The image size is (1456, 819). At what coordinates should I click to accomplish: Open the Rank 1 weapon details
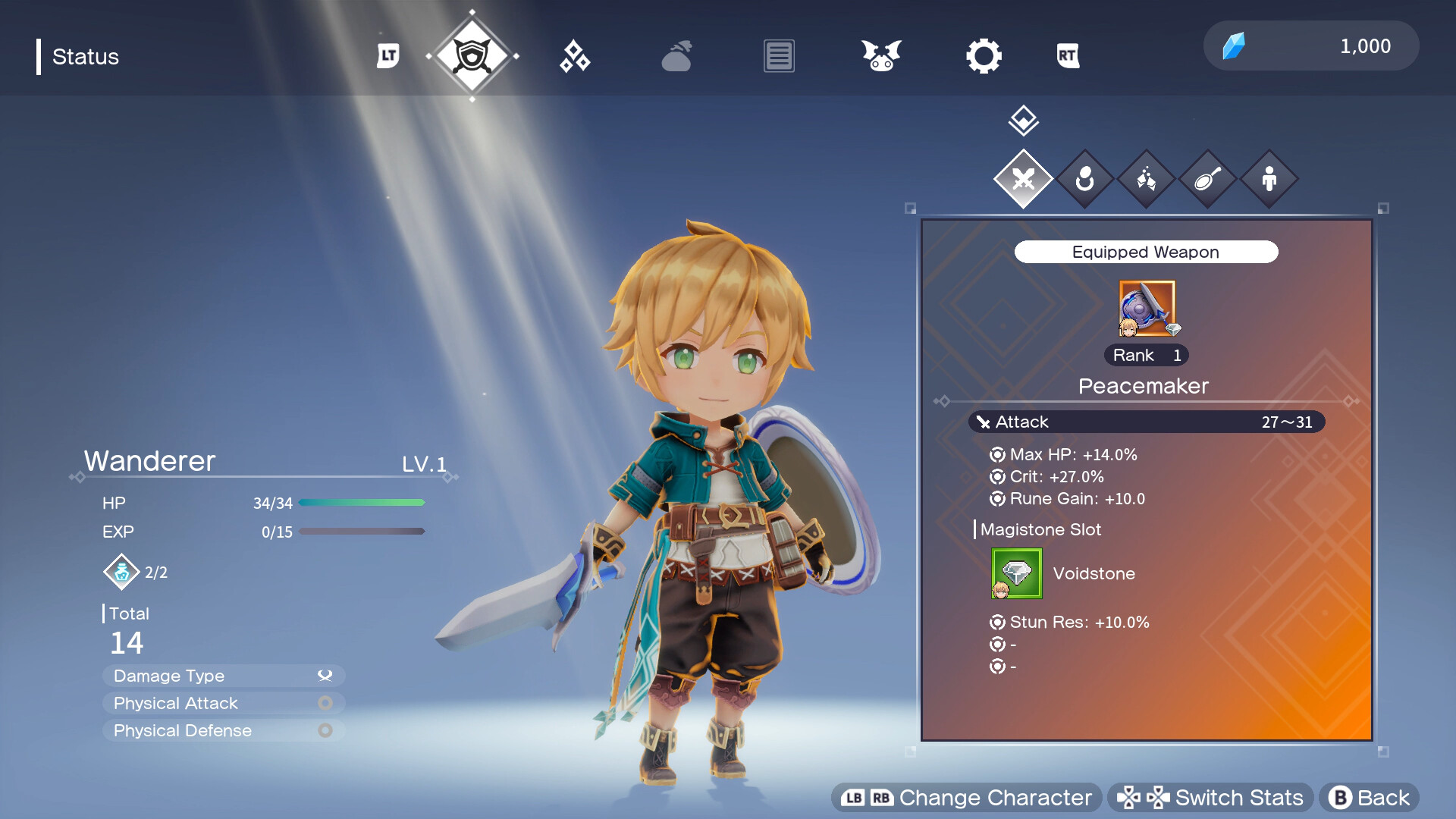tap(1145, 355)
